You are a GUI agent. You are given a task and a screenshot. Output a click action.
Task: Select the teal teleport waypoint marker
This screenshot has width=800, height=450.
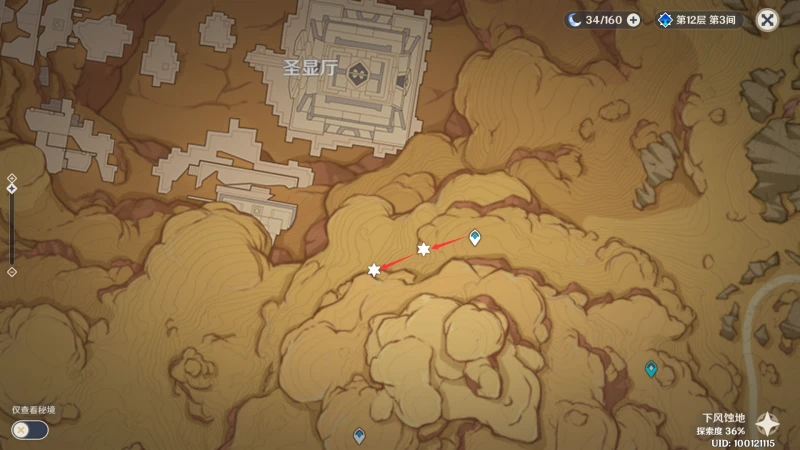click(x=651, y=368)
